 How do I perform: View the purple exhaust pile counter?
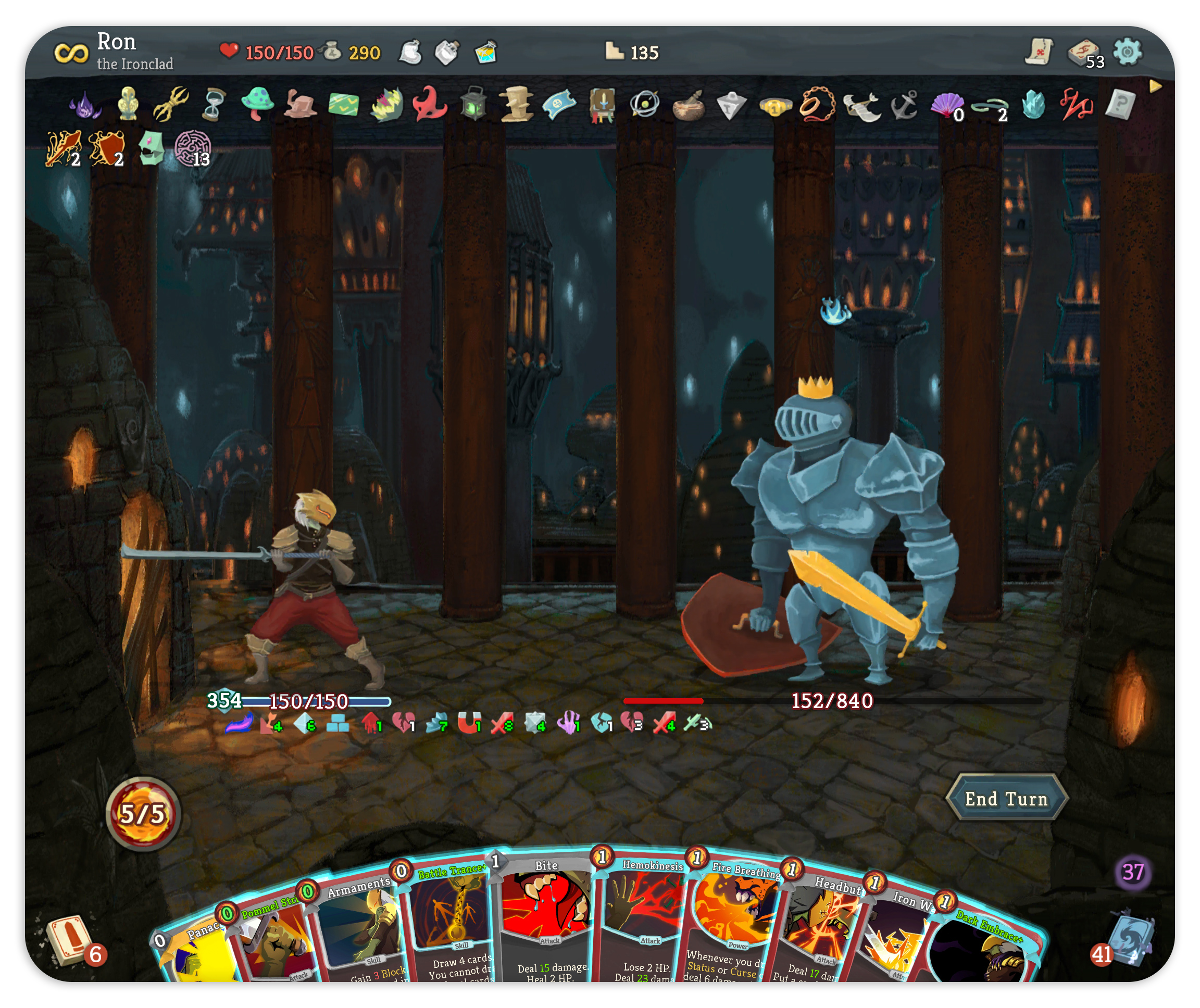tap(1132, 872)
